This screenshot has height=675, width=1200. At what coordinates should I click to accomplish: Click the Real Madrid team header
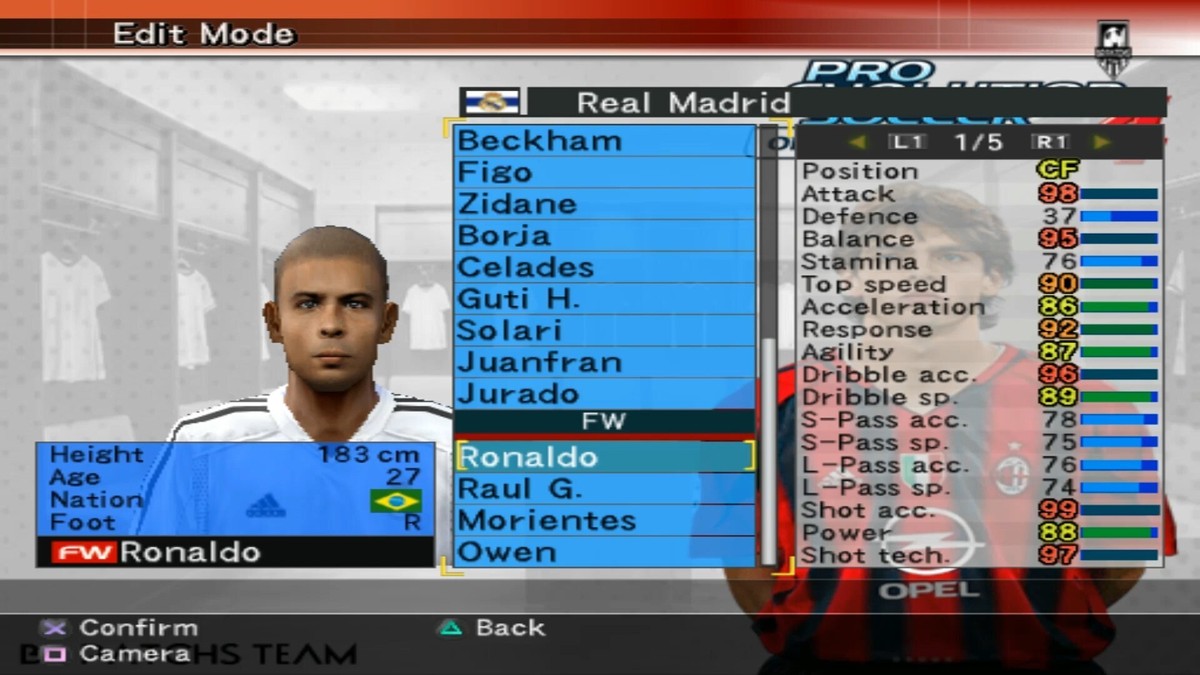682,102
